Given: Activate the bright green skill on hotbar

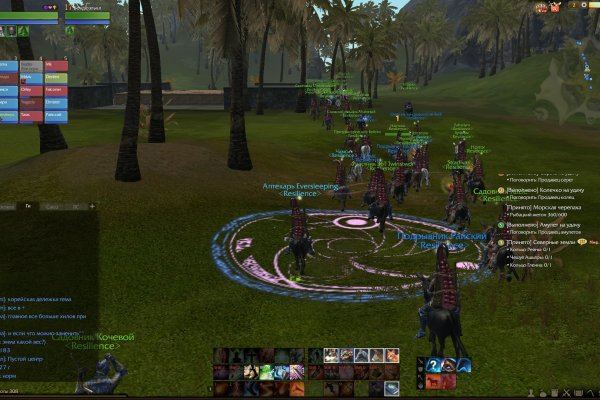Looking at the screenshot, I should (268, 372).
